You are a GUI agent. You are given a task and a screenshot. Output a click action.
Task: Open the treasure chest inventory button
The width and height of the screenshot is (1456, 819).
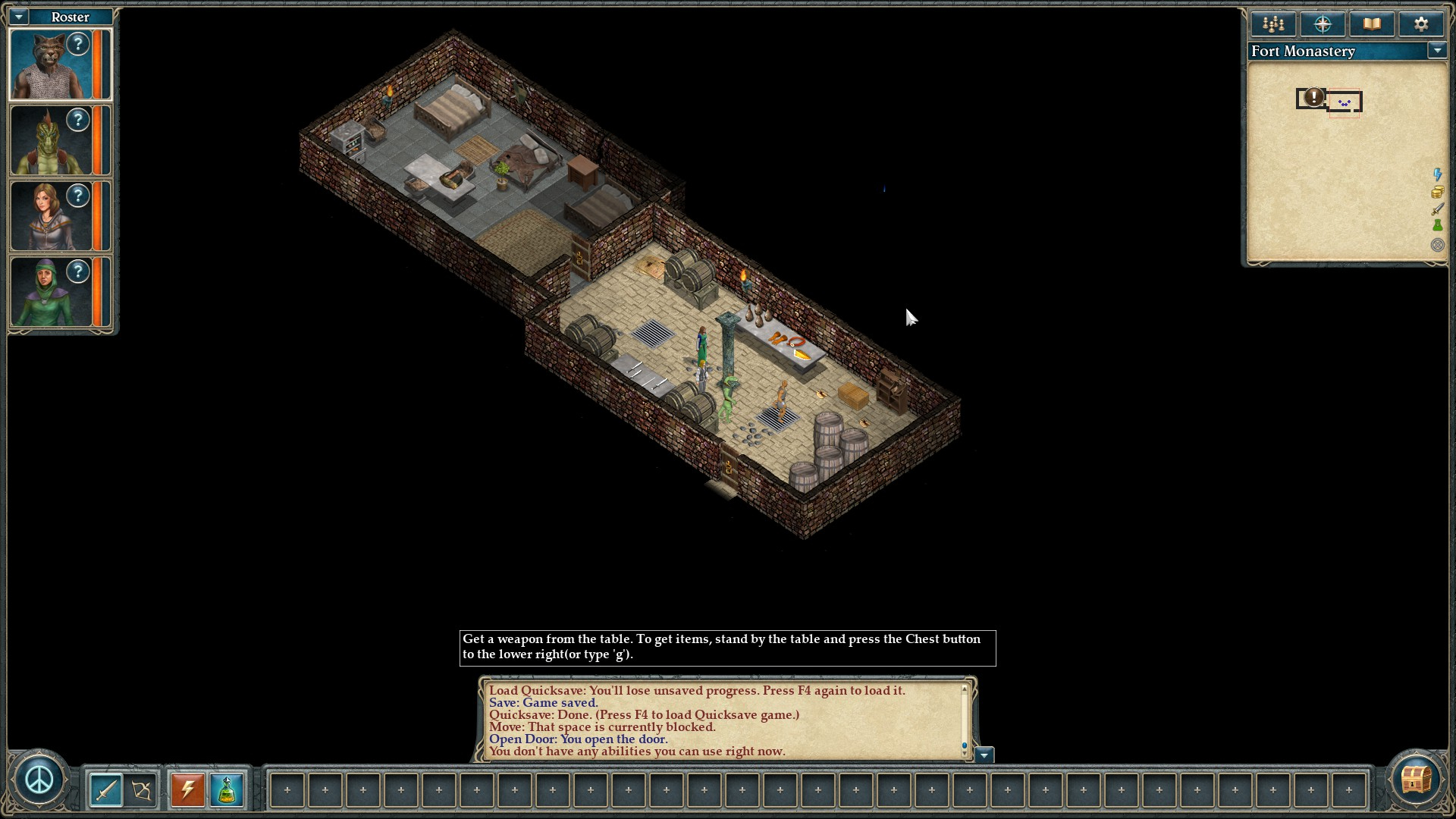coord(1415,780)
